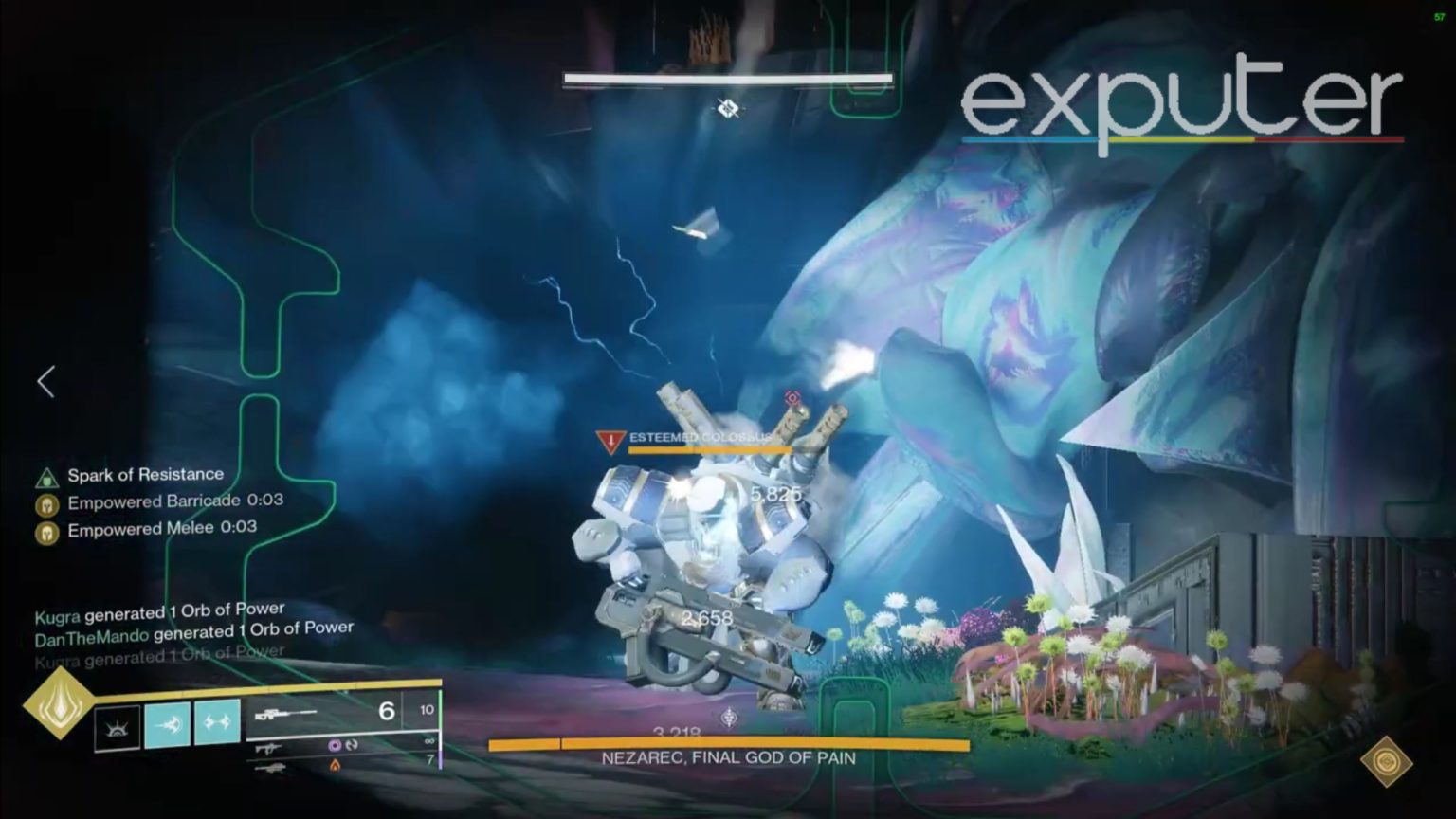Click the gold emblem diamond in bottom-right corner
Screen dimensions: 1456x819
pyautogui.click(x=1388, y=760)
